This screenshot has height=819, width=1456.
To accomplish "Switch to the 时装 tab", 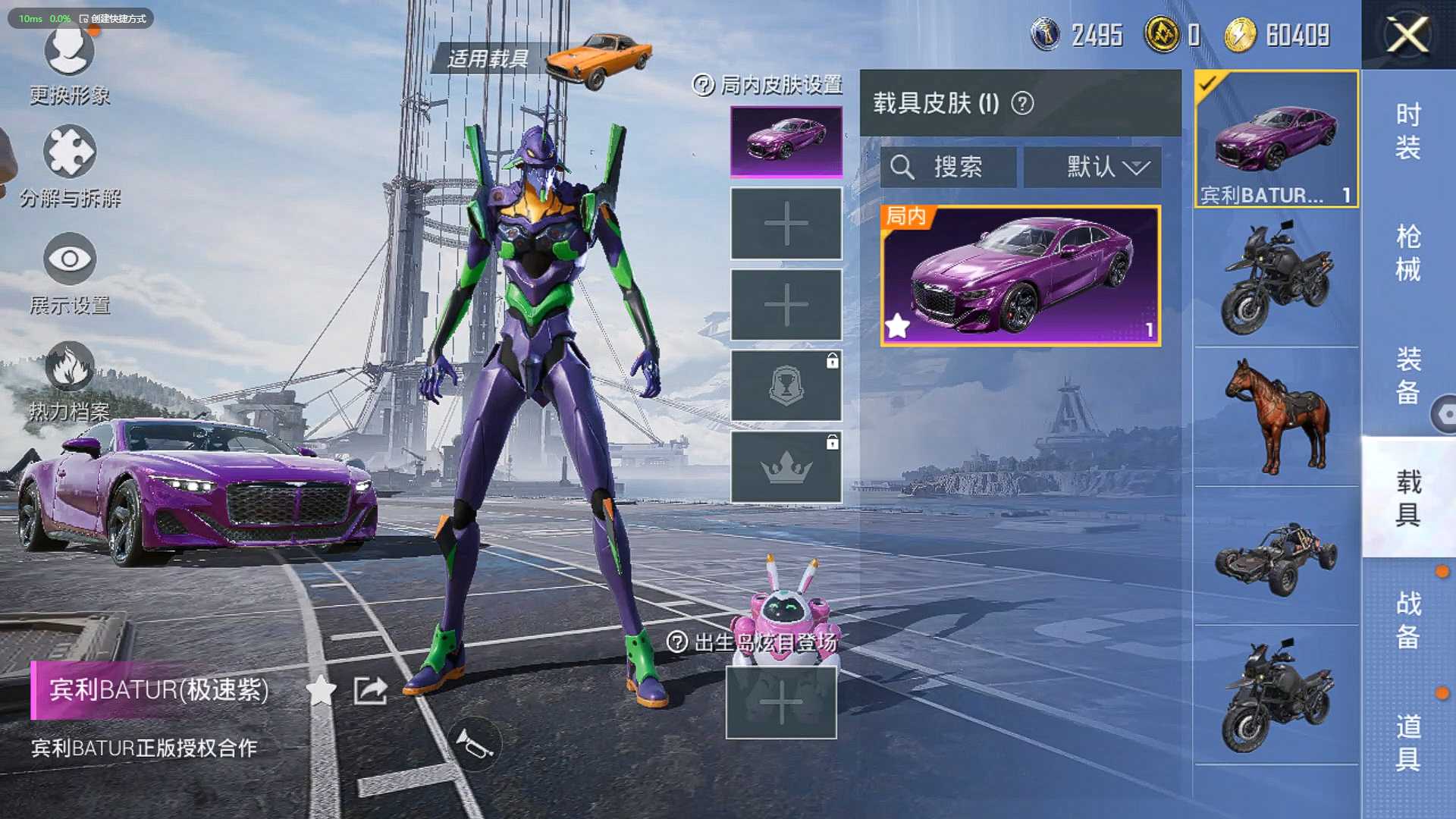I will [x=1407, y=130].
